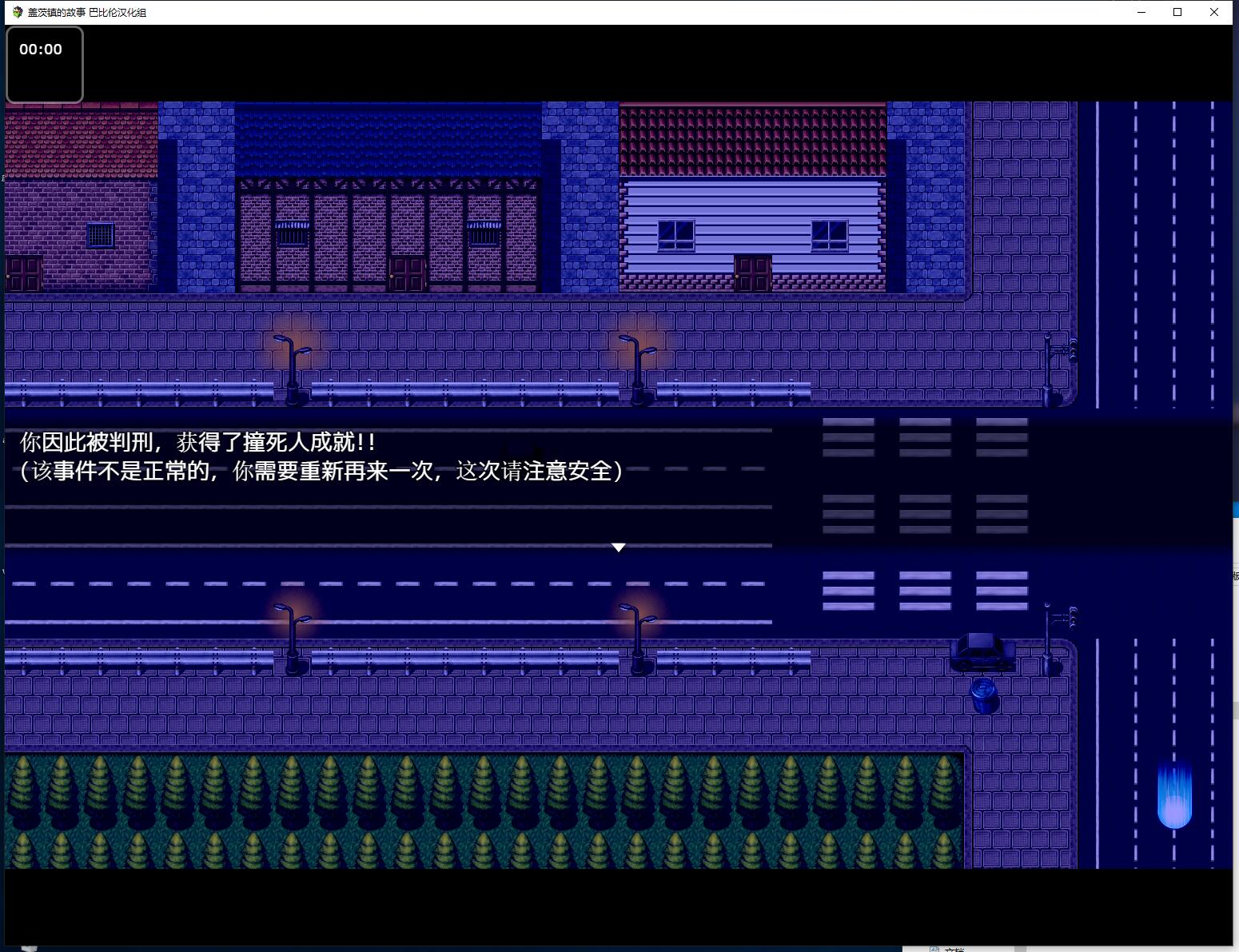Click the warning line about retrying the event
This screenshot has width=1239, height=952.
(x=320, y=472)
